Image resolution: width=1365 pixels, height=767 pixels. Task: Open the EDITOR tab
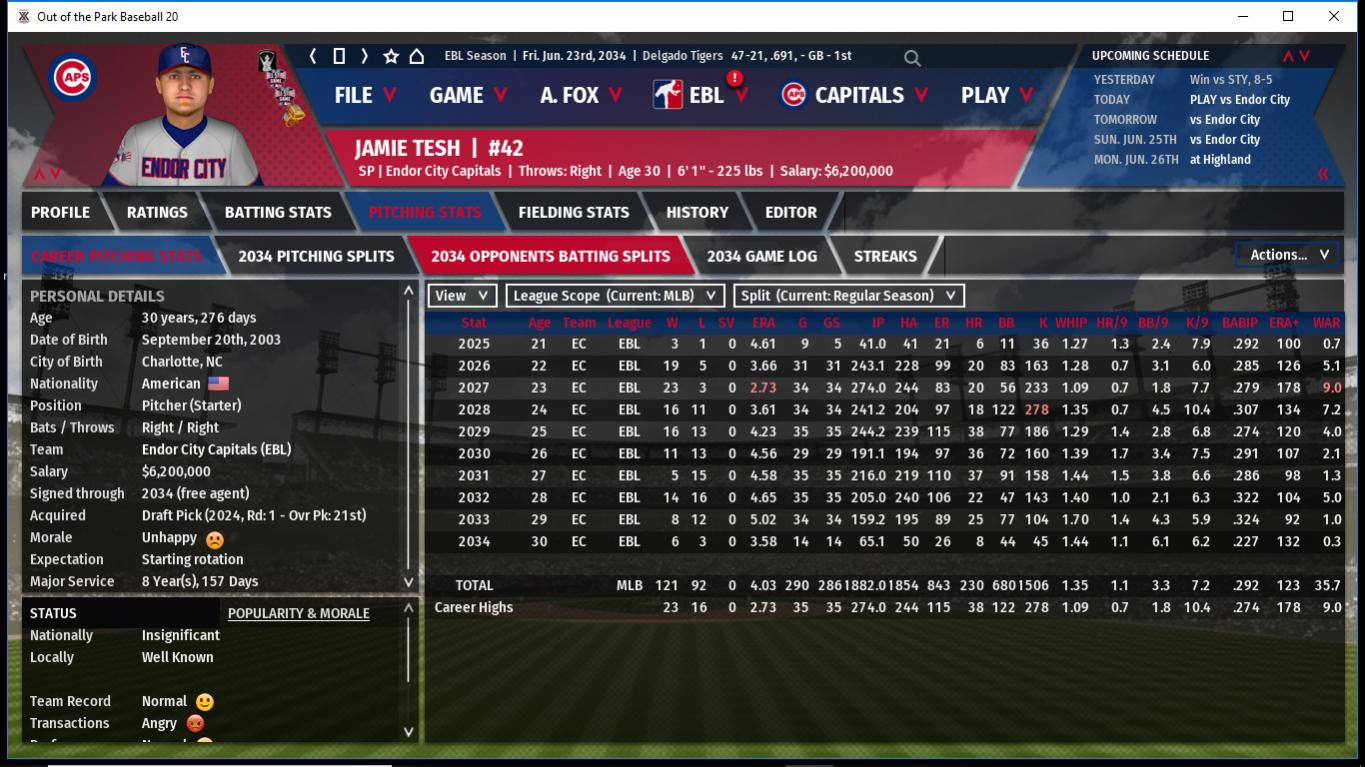[x=791, y=212]
